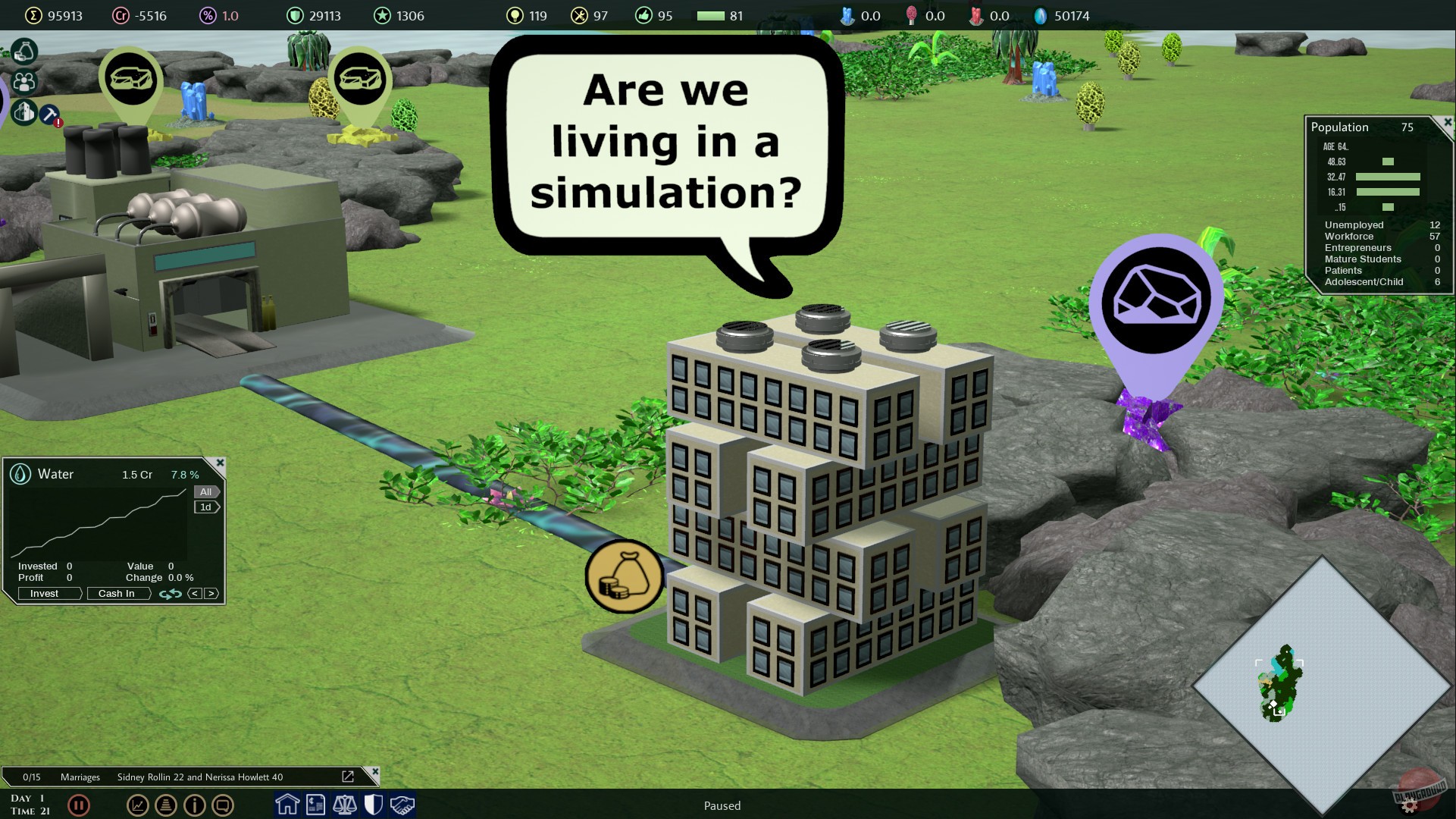Click the gold money bag icon on the tower
The image size is (1456, 819).
tap(624, 576)
